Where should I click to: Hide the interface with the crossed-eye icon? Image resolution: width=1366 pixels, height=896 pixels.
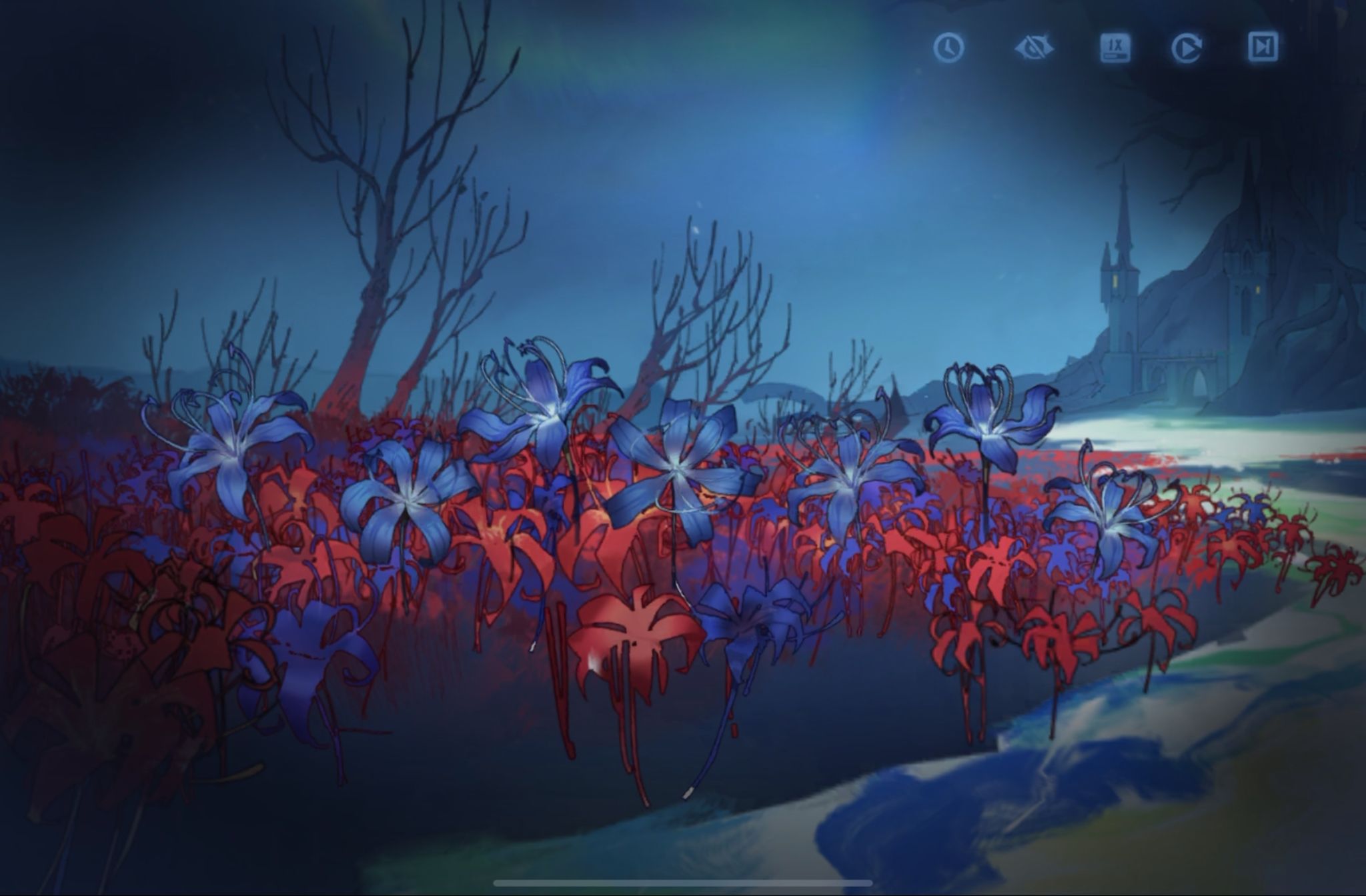pos(1033,48)
